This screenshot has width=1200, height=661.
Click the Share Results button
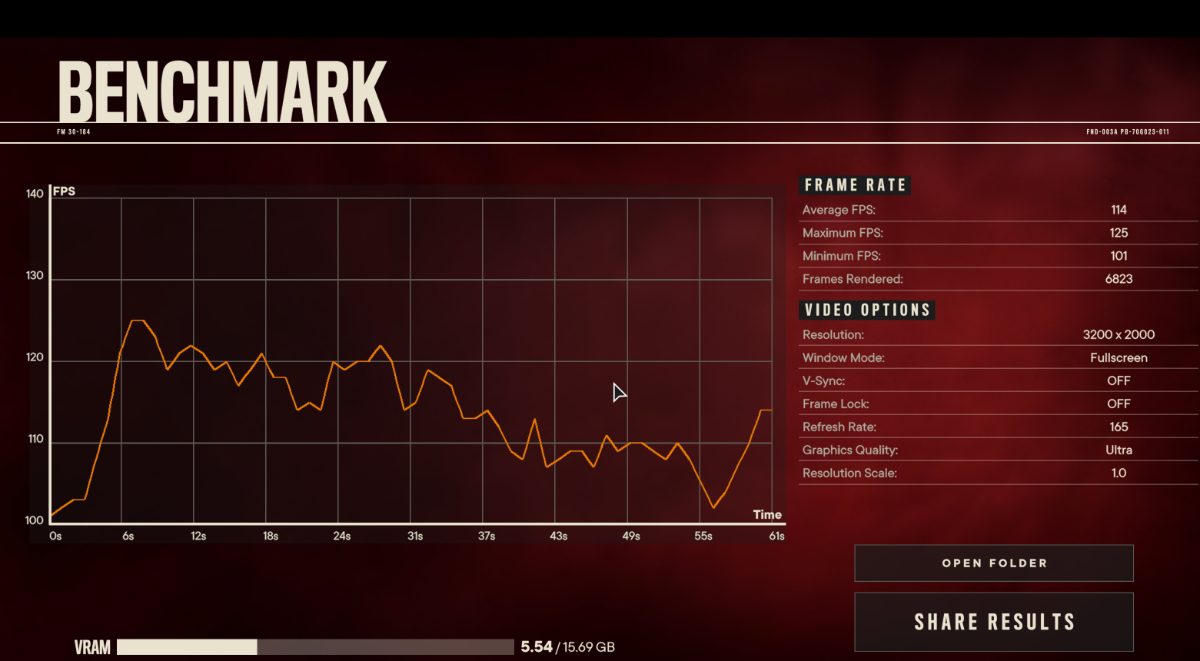click(993, 622)
